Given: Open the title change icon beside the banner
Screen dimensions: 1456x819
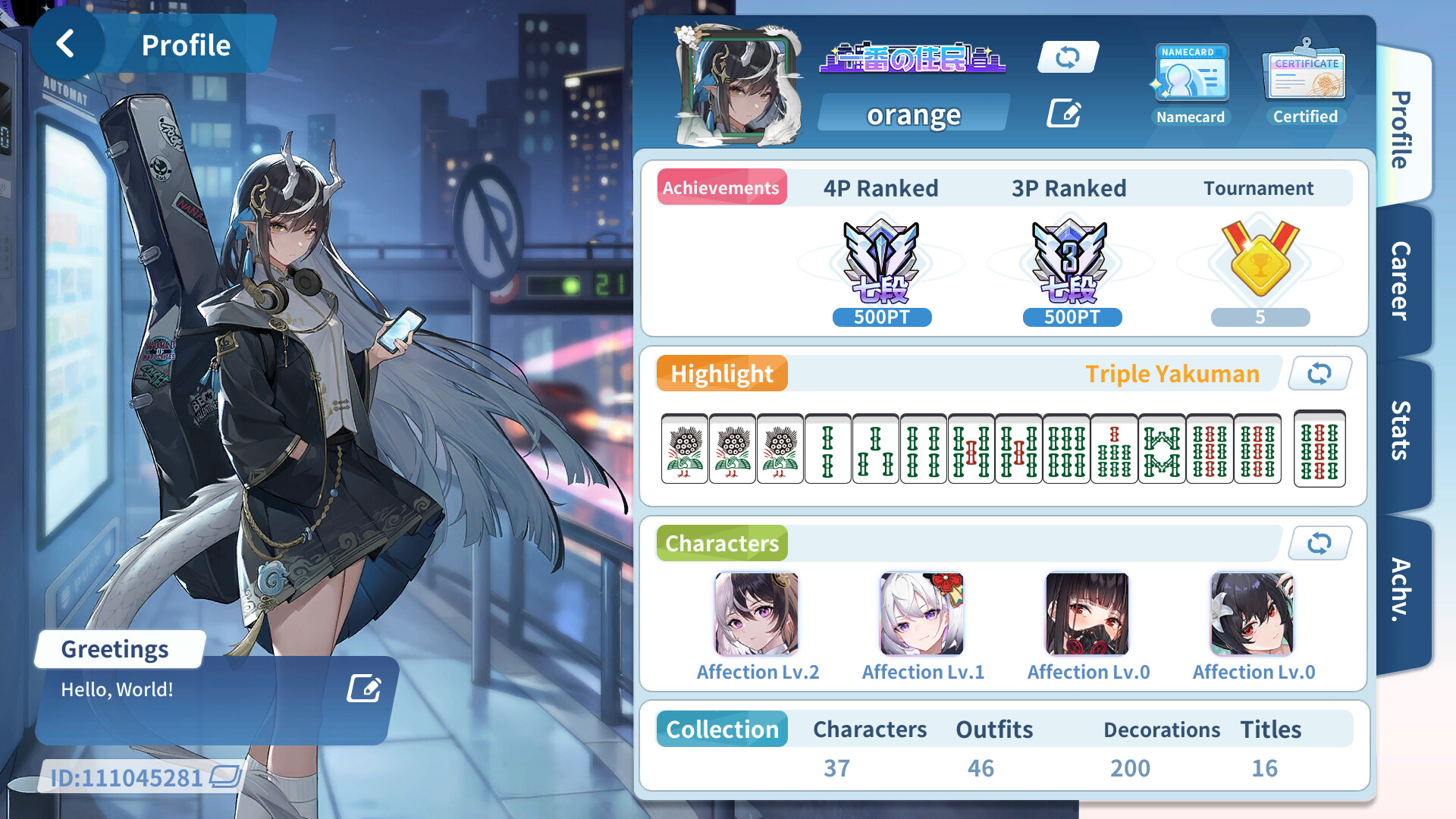Looking at the screenshot, I should pyautogui.click(x=1068, y=57).
